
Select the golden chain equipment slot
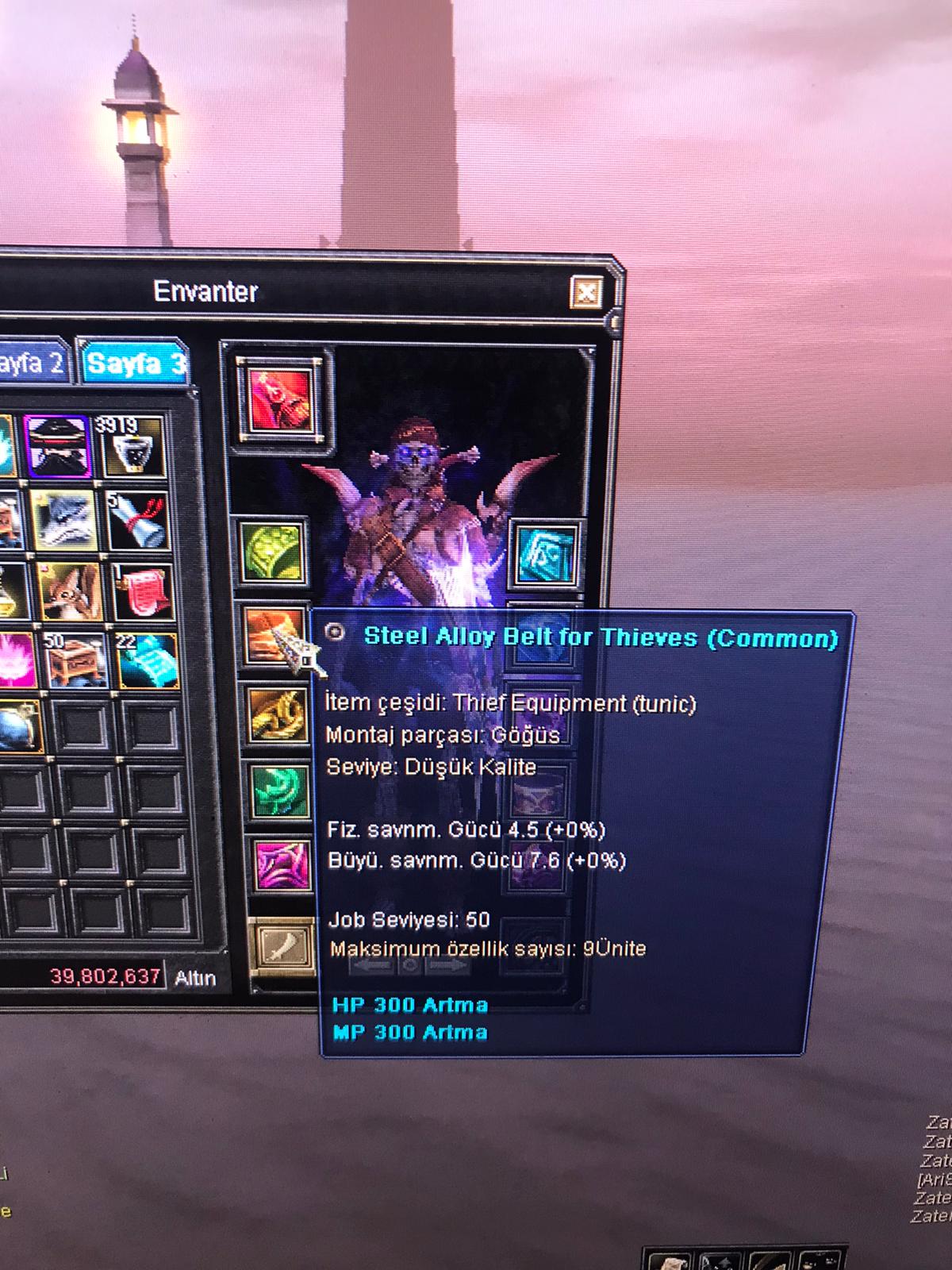277,715
